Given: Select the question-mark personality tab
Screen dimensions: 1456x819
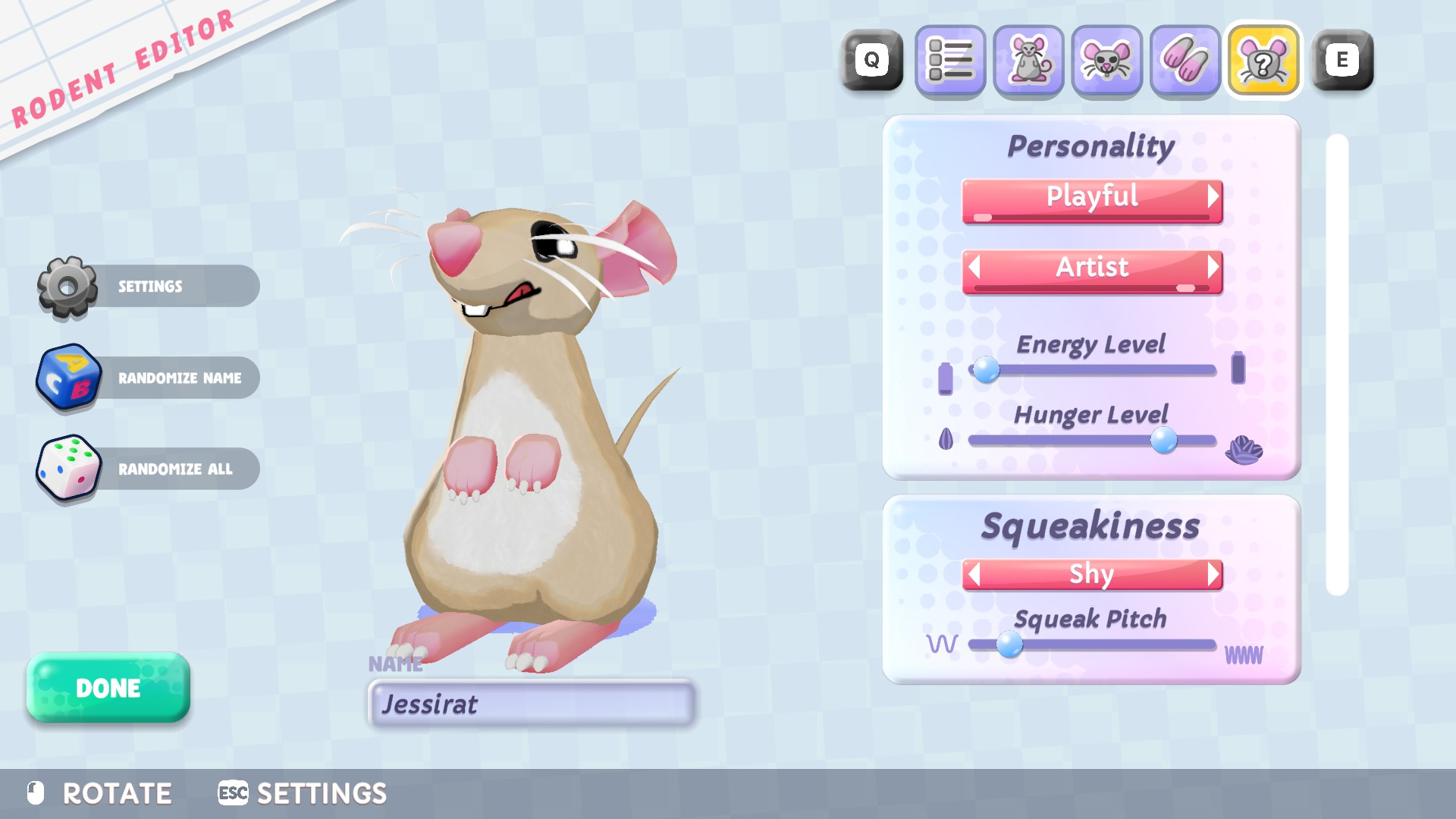Looking at the screenshot, I should point(1263,61).
